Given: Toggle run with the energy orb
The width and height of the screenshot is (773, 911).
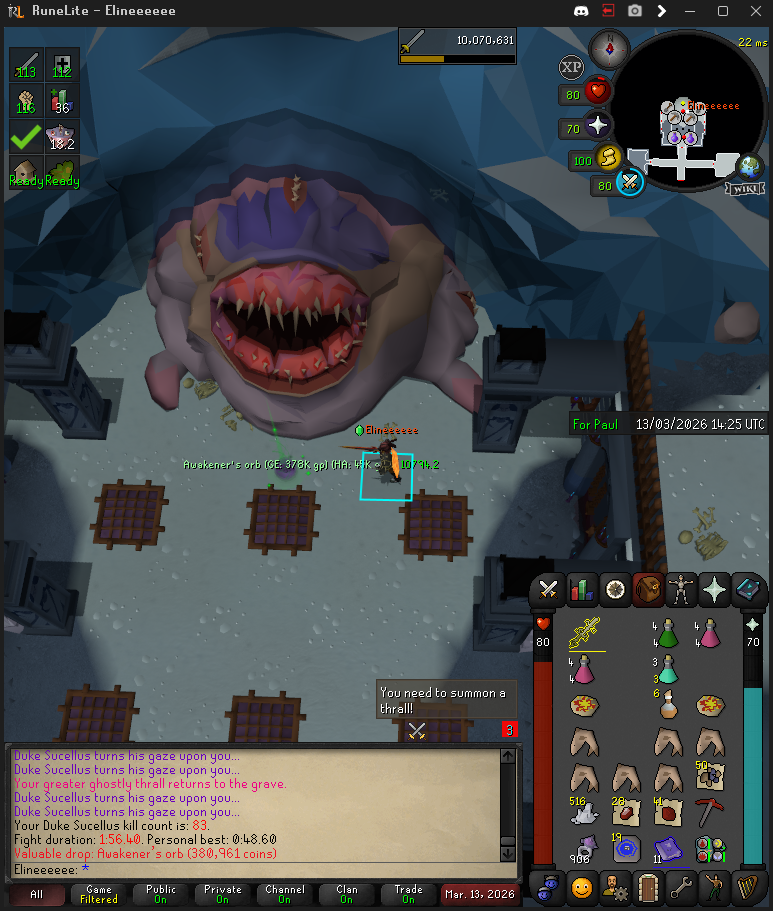Looking at the screenshot, I should coord(608,158).
